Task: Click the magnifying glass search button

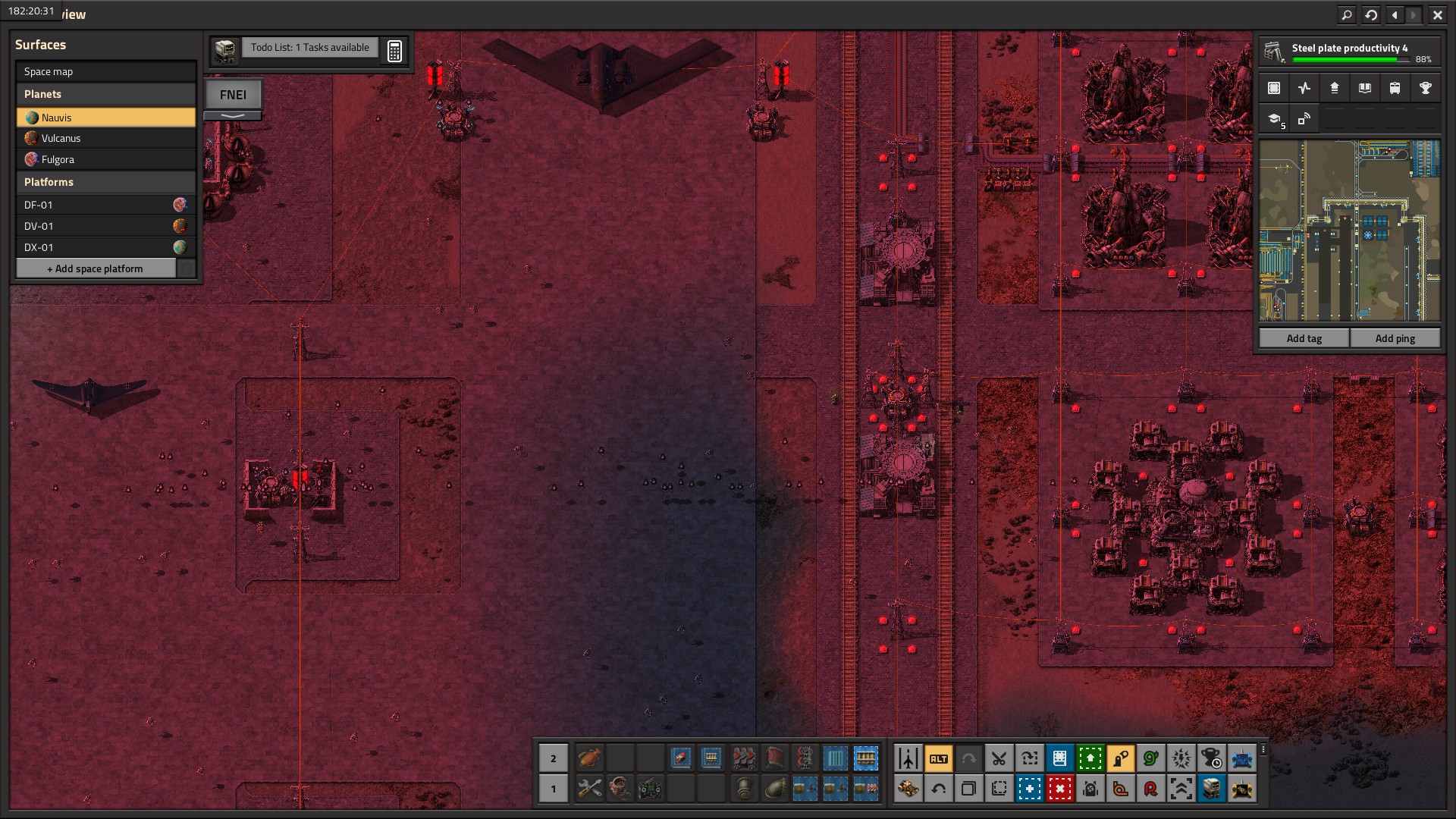Action: 1347,14
